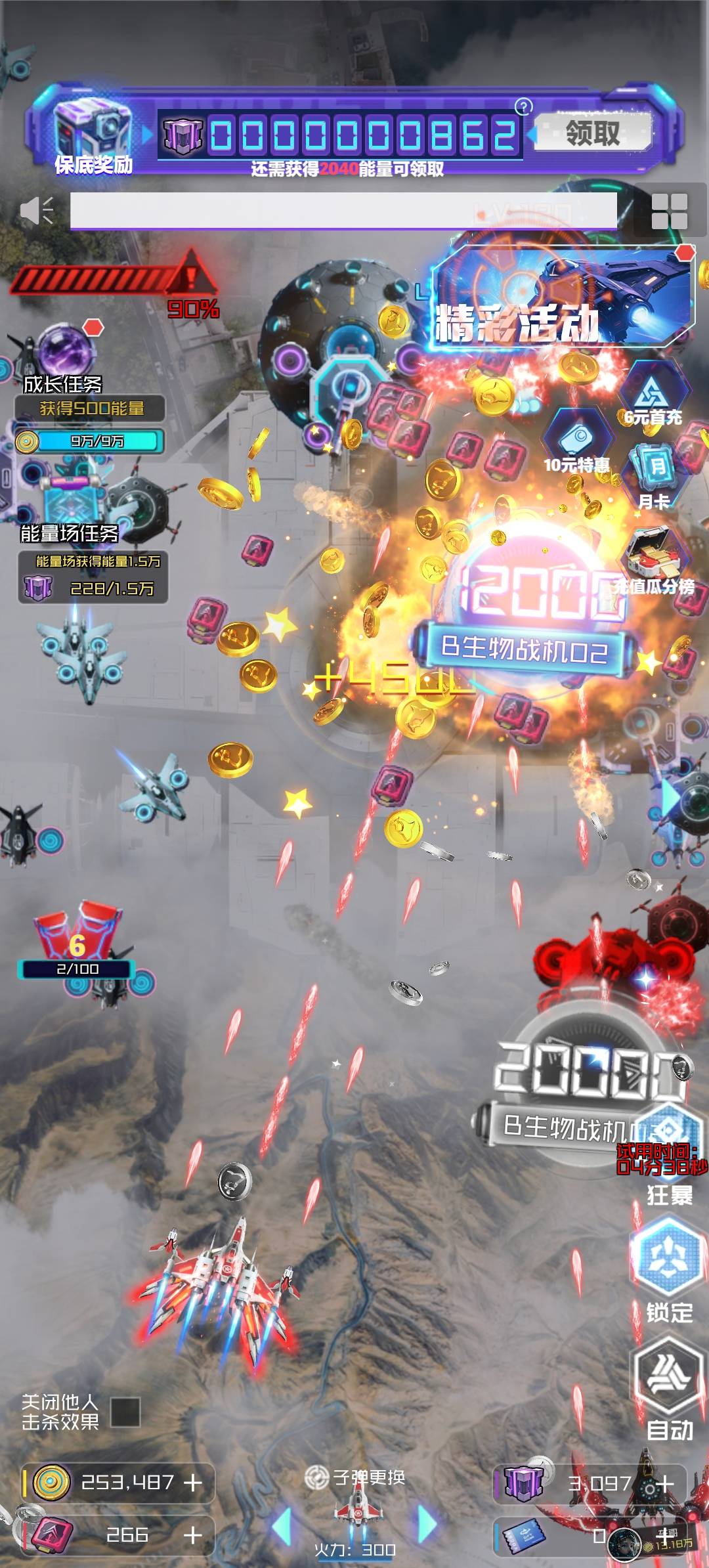Claim the reward with the 领取 button
The width and height of the screenshot is (709, 1568).
click(593, 132)
